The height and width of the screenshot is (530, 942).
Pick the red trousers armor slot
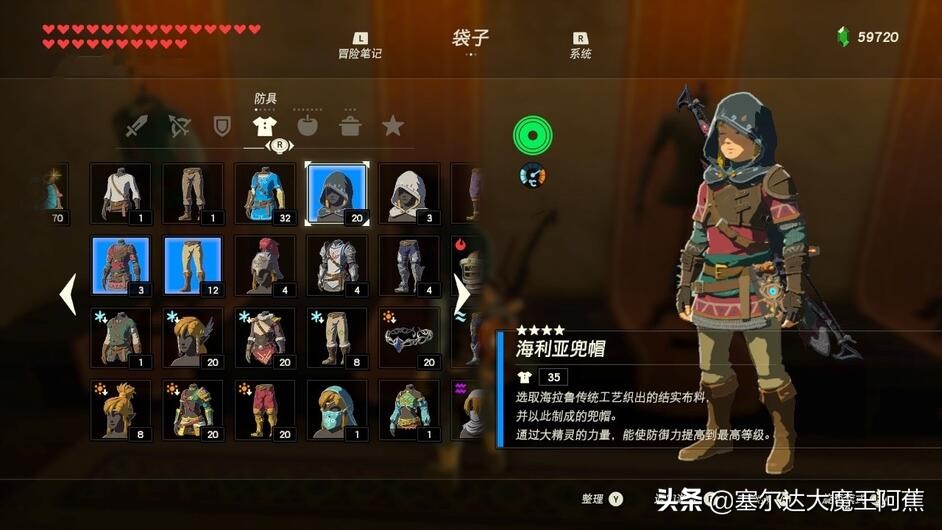tap(265, 410)
